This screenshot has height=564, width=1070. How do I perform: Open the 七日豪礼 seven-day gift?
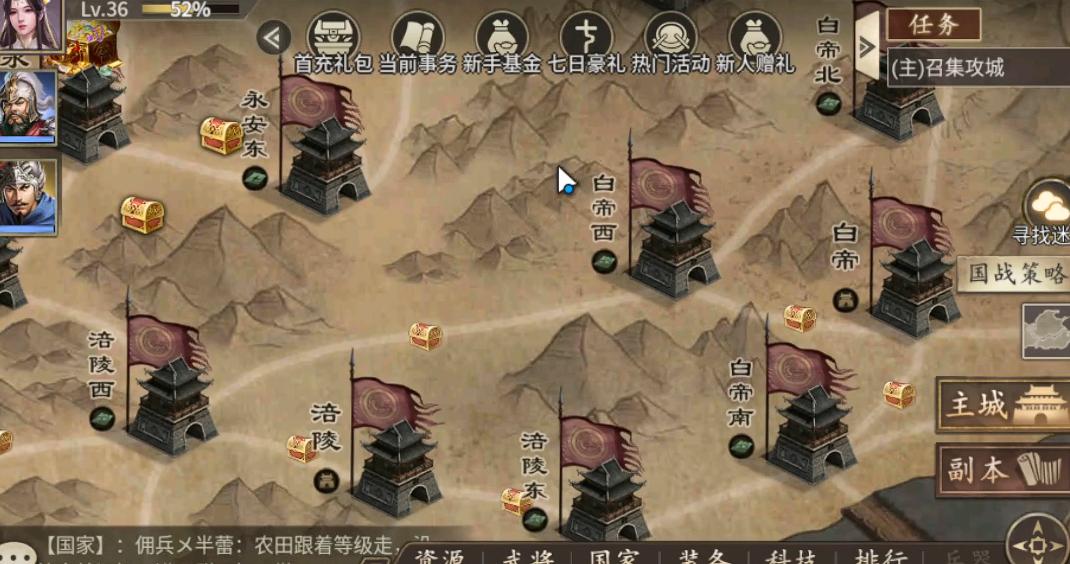[x=586, y=40]
